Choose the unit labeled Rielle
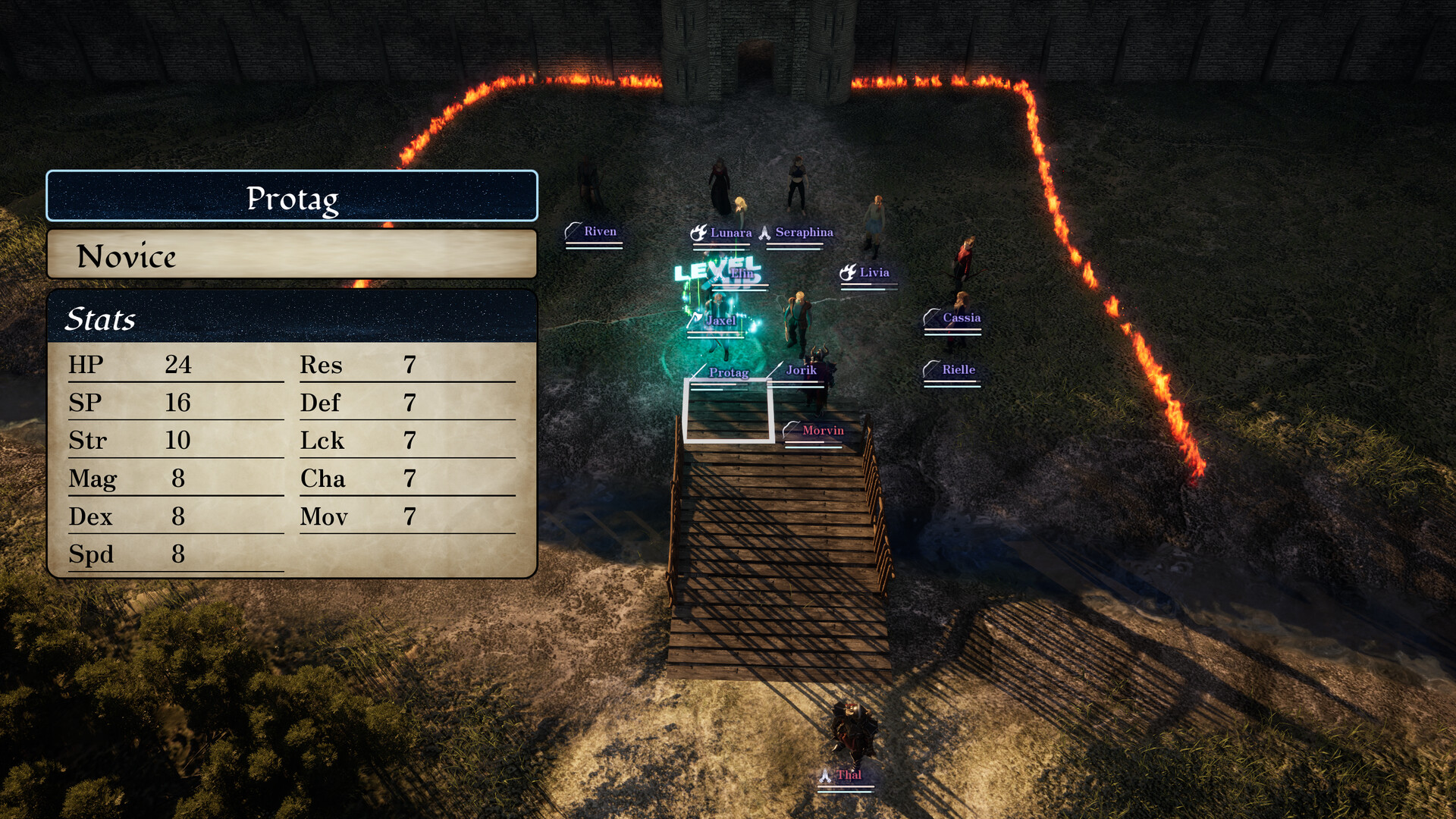 (958, 369)
